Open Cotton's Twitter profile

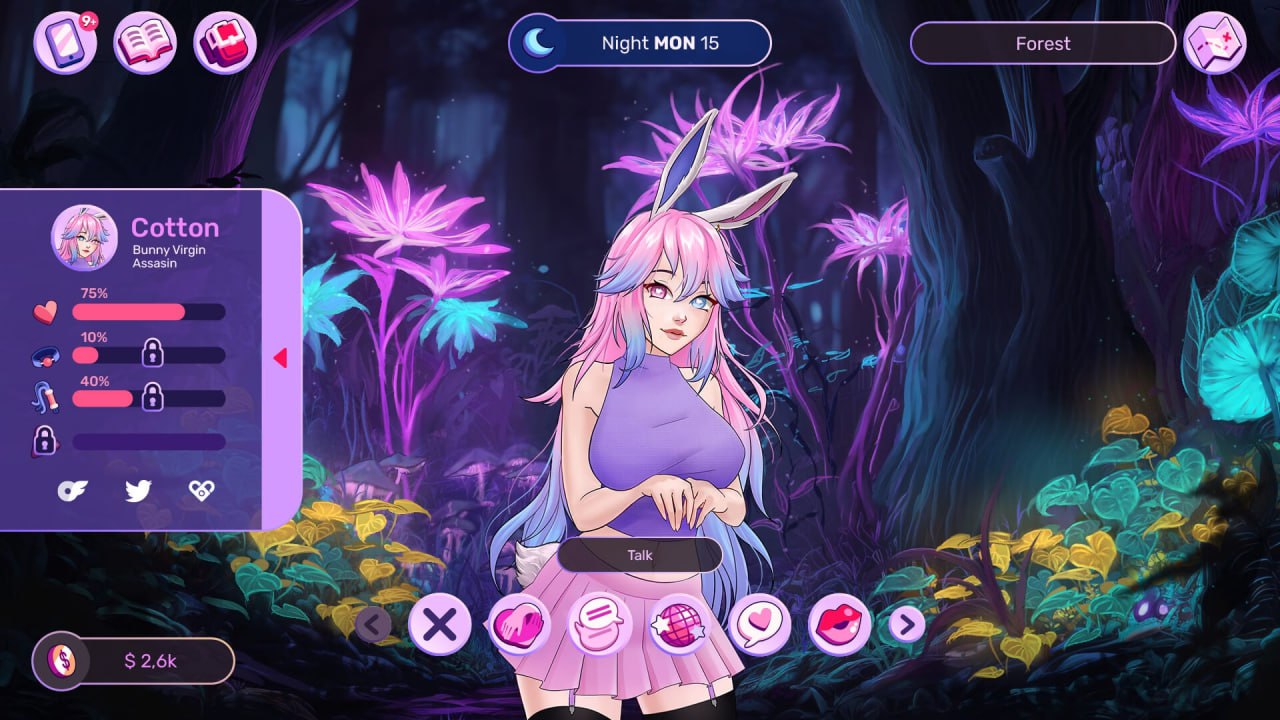pyautogui.click(x=139, y=490)
